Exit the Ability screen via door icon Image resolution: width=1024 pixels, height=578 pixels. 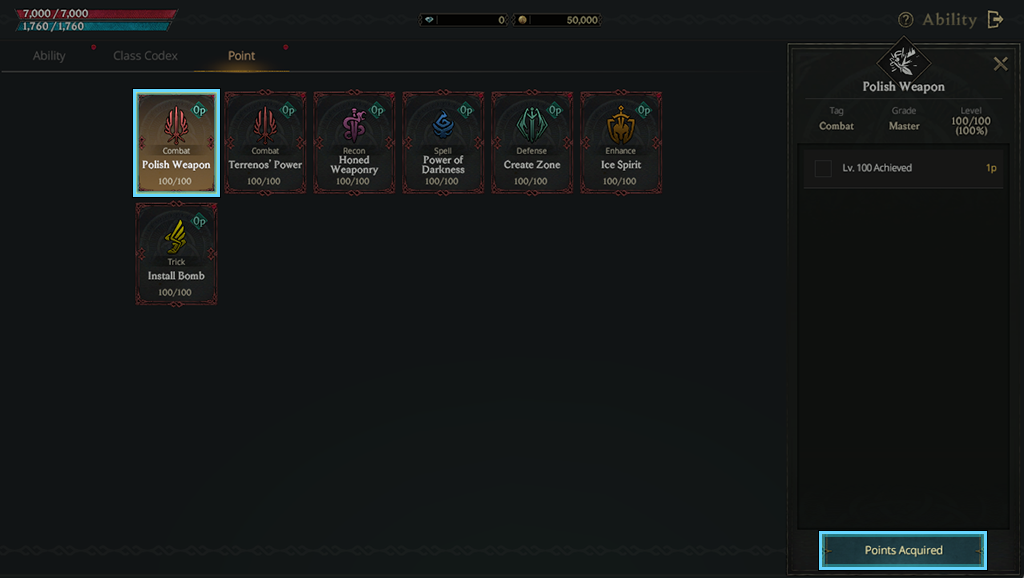pyautogui.click(x=995, y=20)
